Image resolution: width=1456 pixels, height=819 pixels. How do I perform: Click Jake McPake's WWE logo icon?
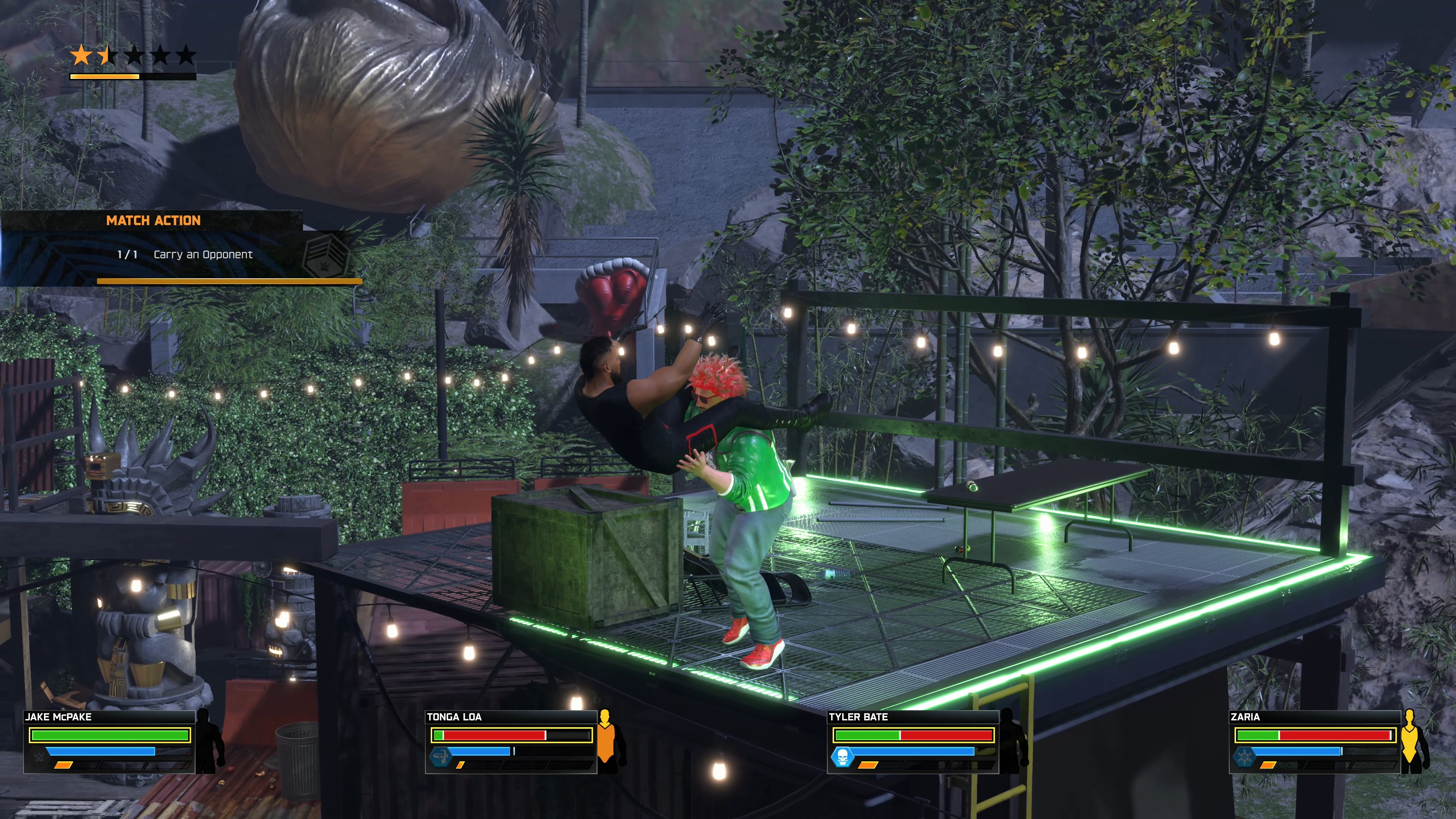38,756
